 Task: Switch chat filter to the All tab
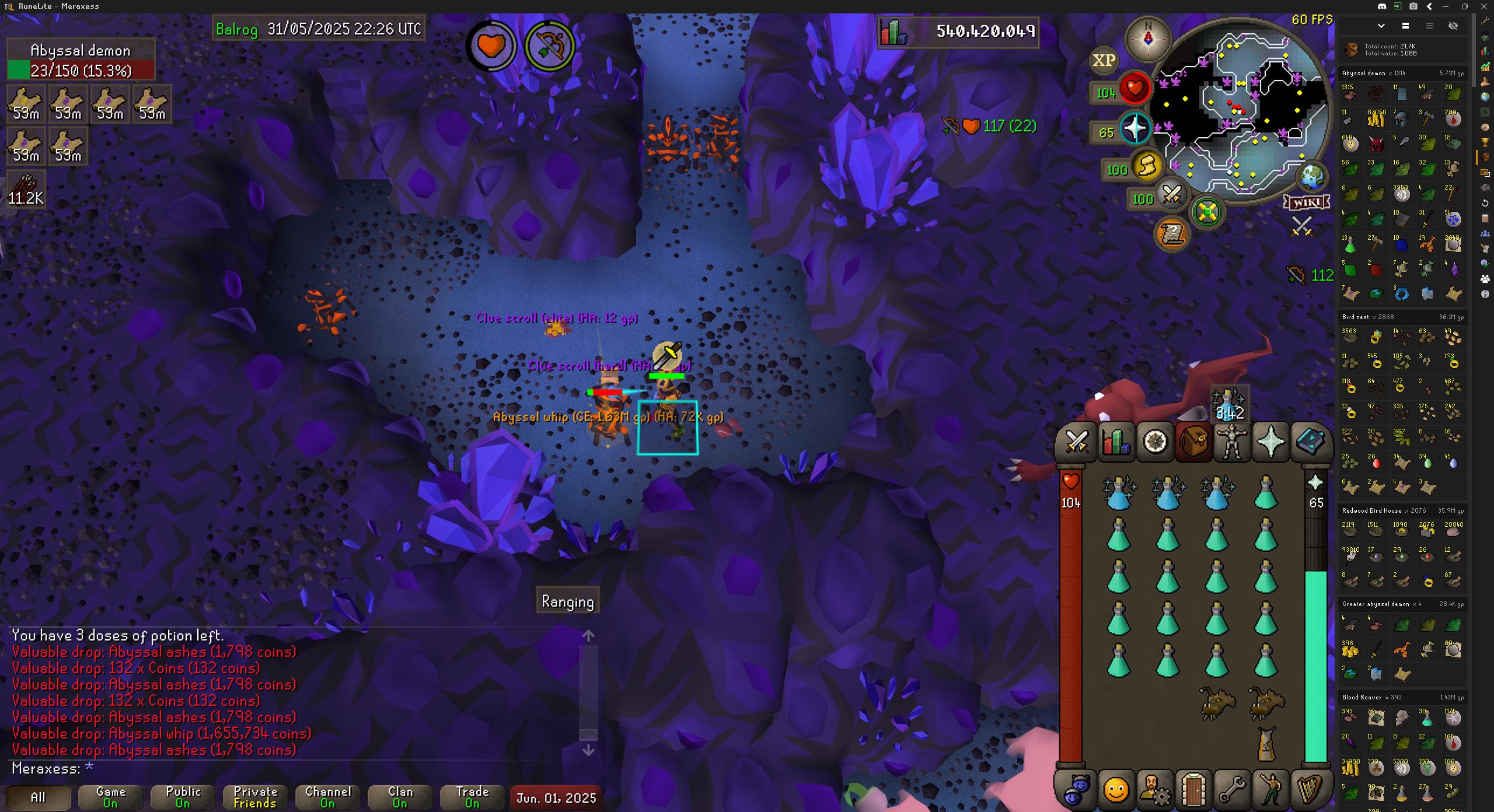click(38, 797)
